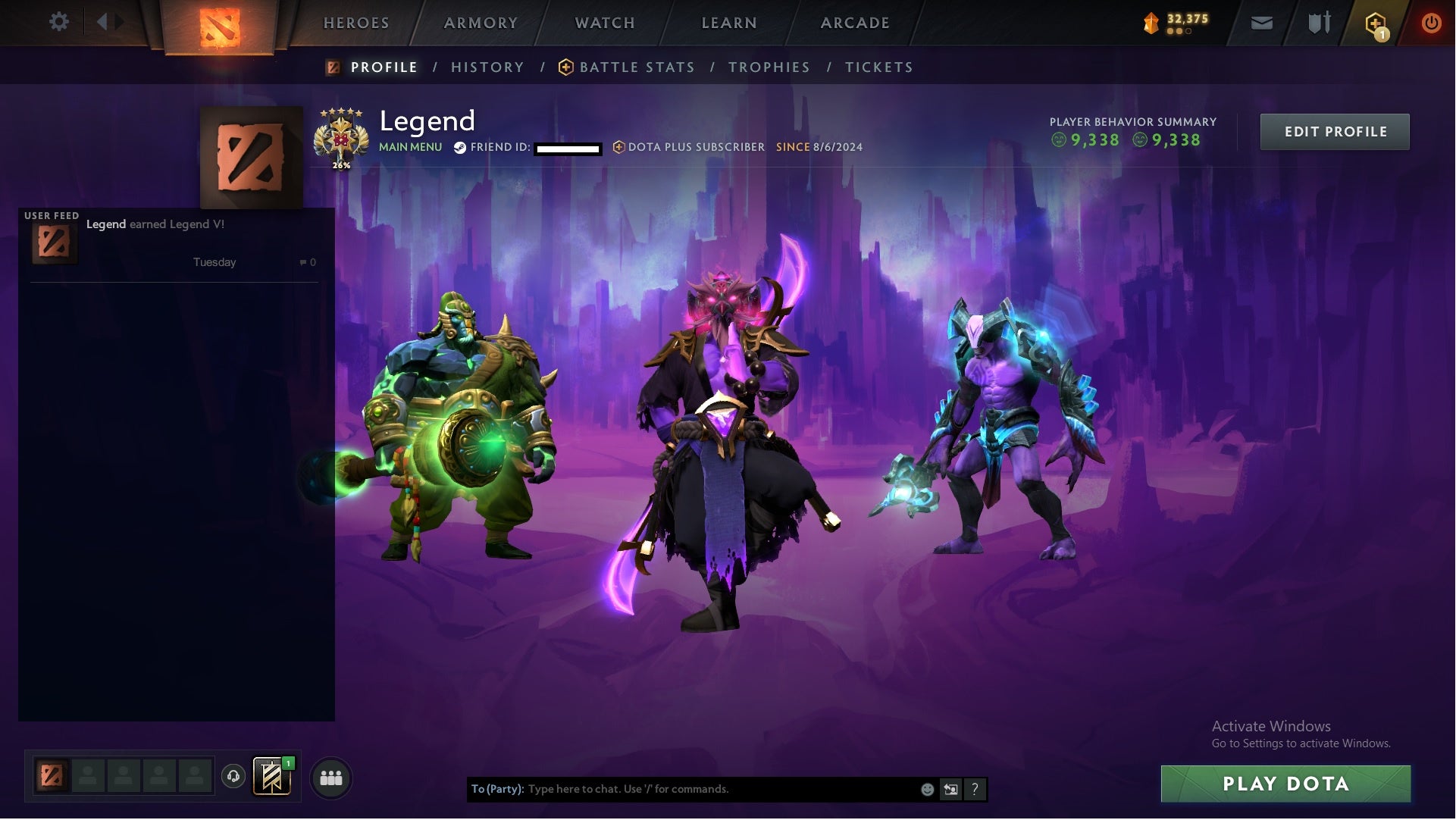Open the Dota Plus hexagon icon

1376,23
